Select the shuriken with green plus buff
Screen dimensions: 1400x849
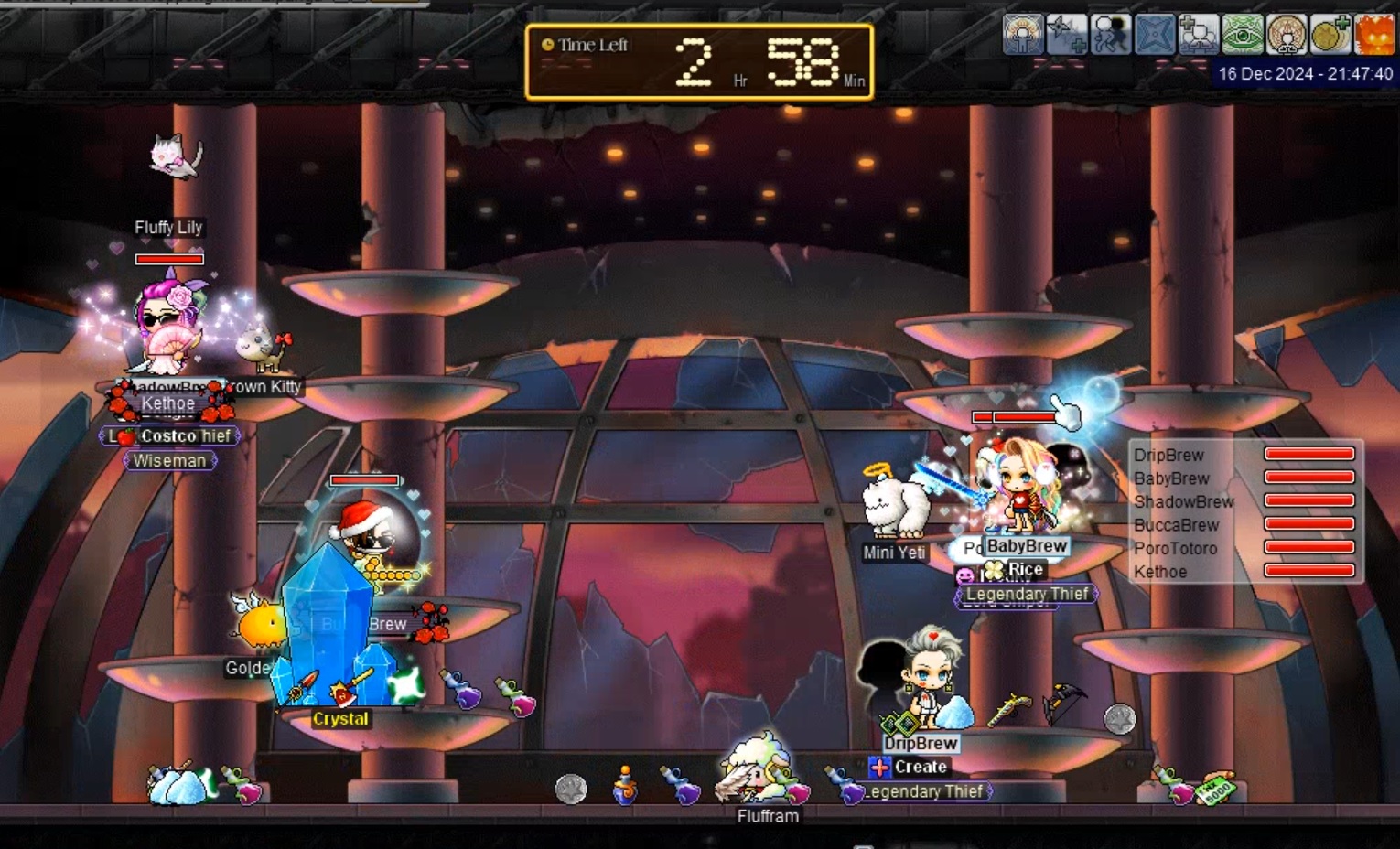[1066, 36]
